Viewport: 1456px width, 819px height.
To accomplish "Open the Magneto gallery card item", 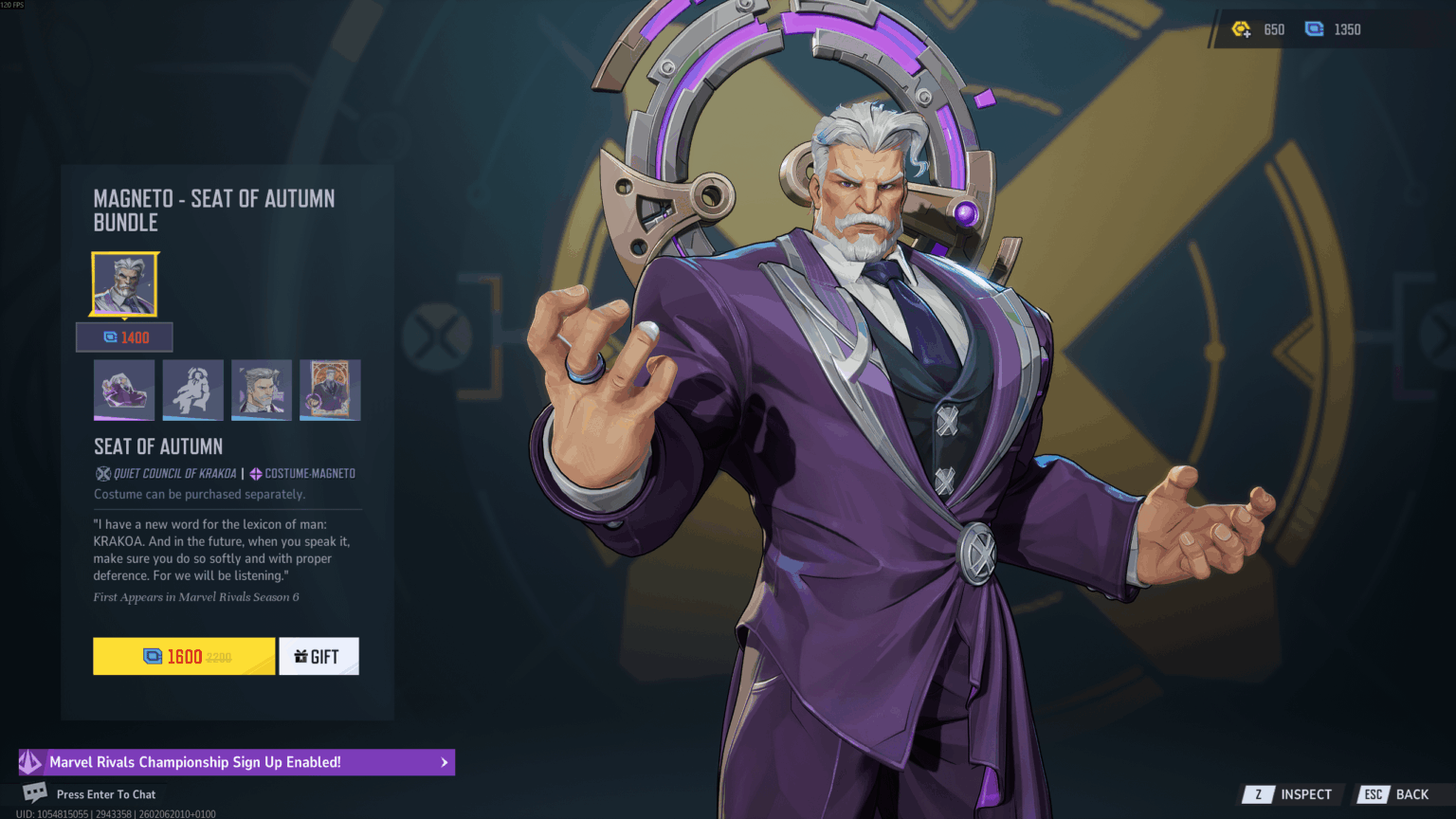I will (x=329, y=390).
